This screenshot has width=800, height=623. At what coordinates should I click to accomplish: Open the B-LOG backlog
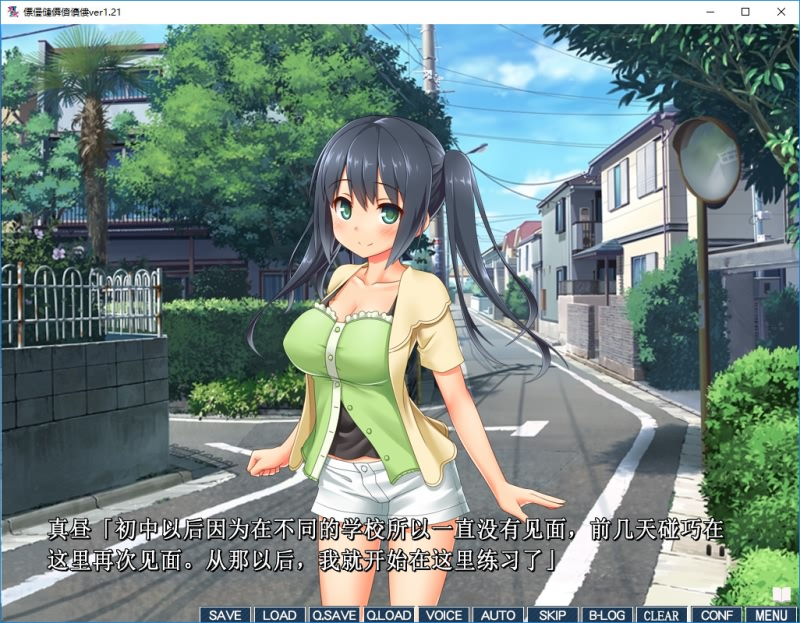[606, 615]
